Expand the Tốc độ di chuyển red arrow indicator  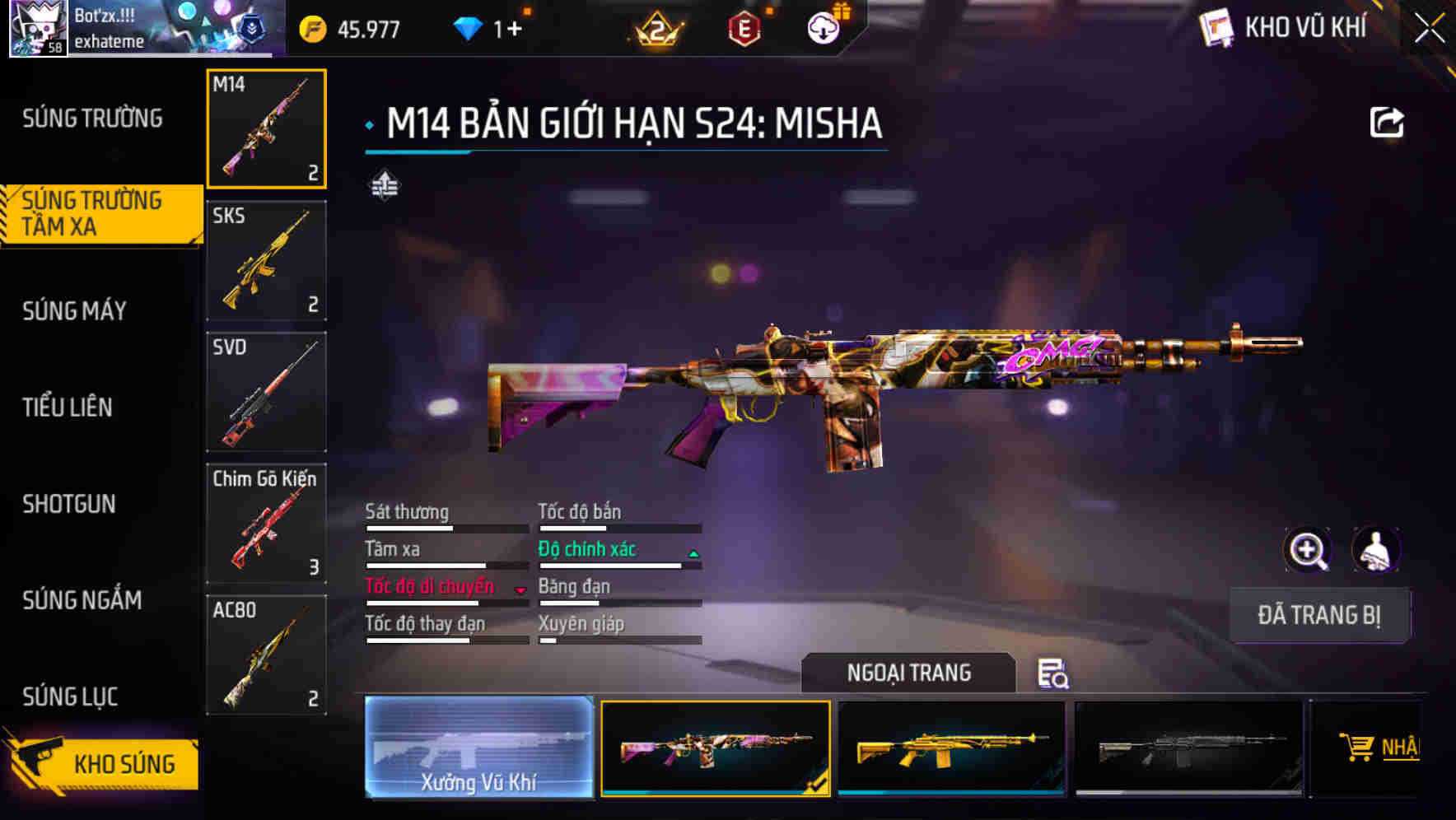click(520, 589)
